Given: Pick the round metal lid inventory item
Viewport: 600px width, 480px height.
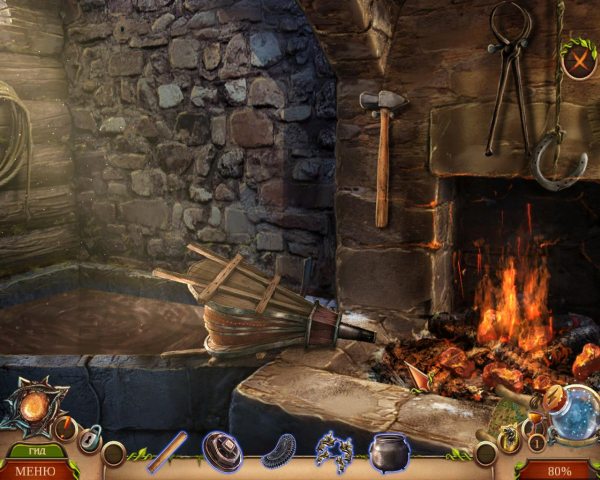Looking at the screenshot, I should click(222, 451).
